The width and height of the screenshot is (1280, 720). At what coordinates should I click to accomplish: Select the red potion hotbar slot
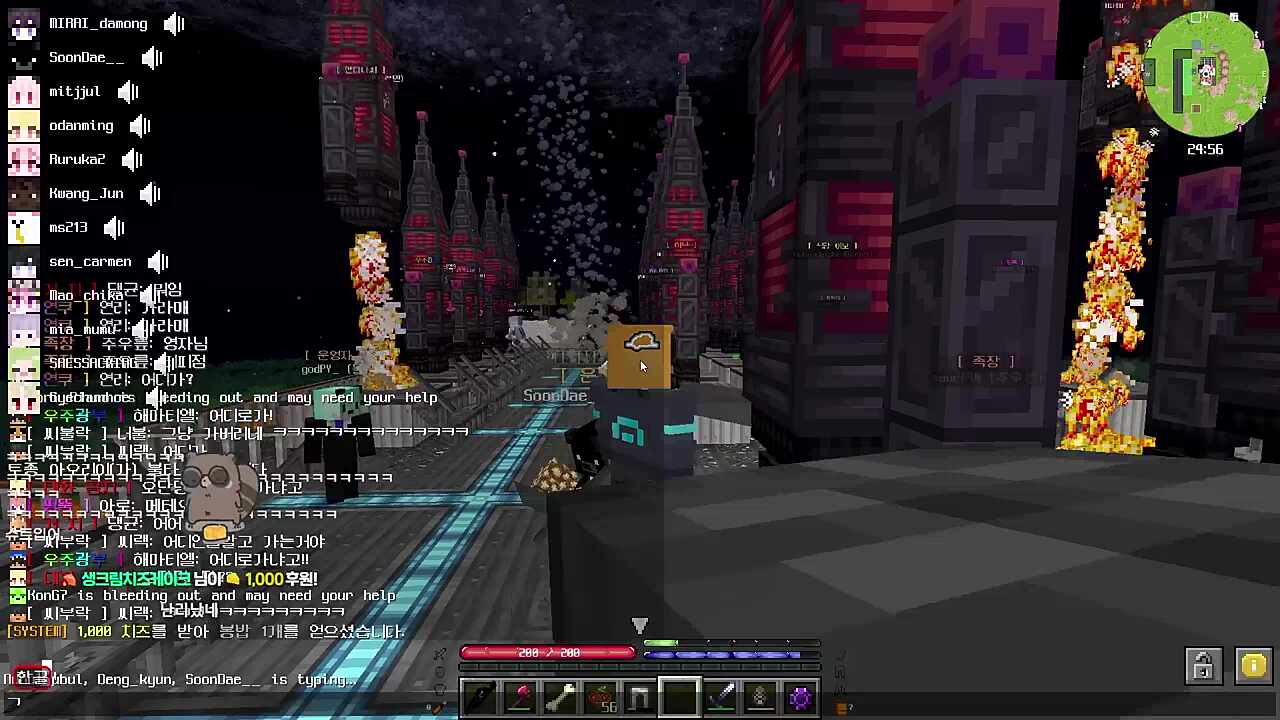tap(520, 697)
